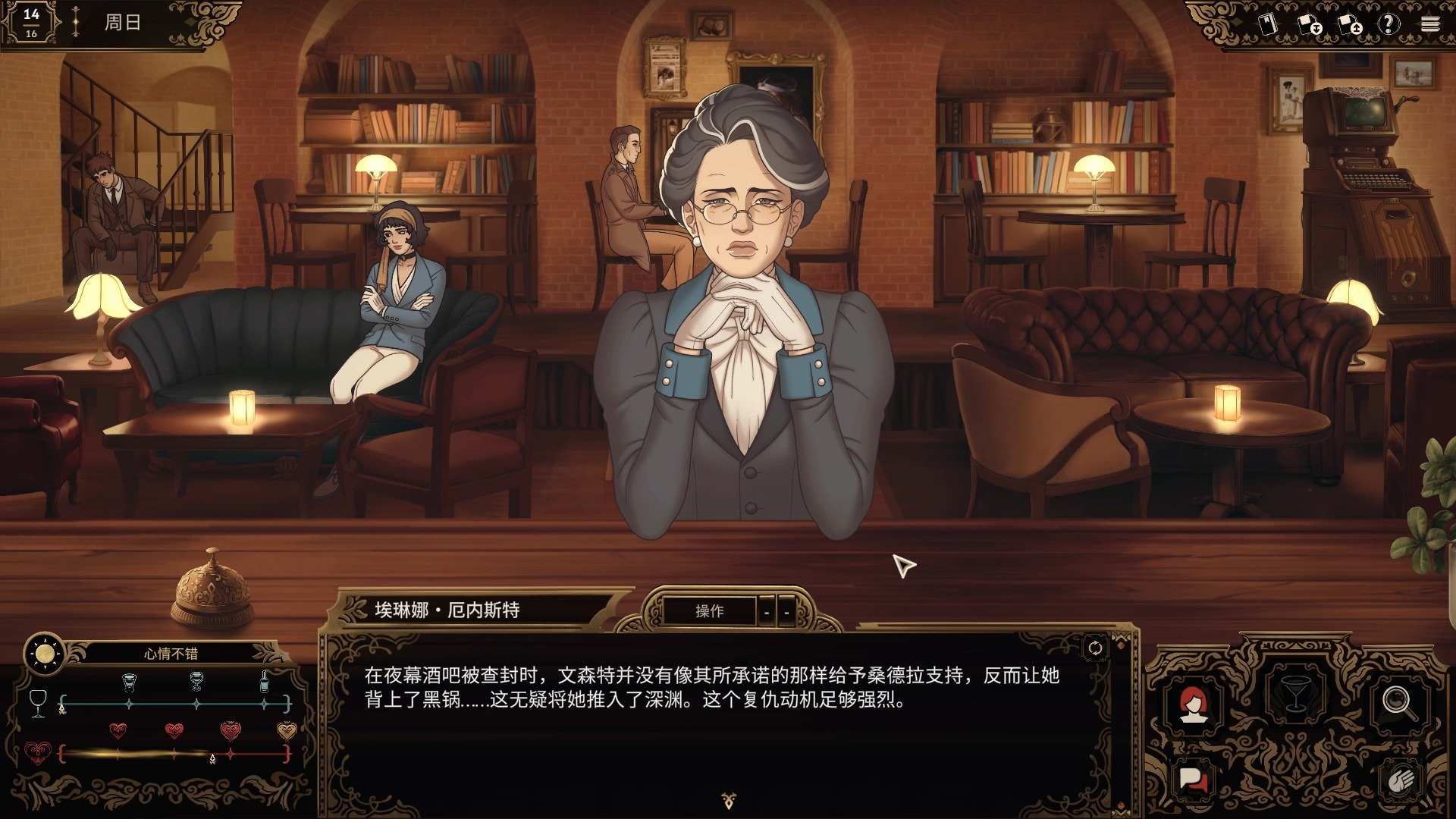Image resolution: width=1456 pixels, height=819 pixels.
Task: Open the hamburger main menu
Action: click(1430, 24)
